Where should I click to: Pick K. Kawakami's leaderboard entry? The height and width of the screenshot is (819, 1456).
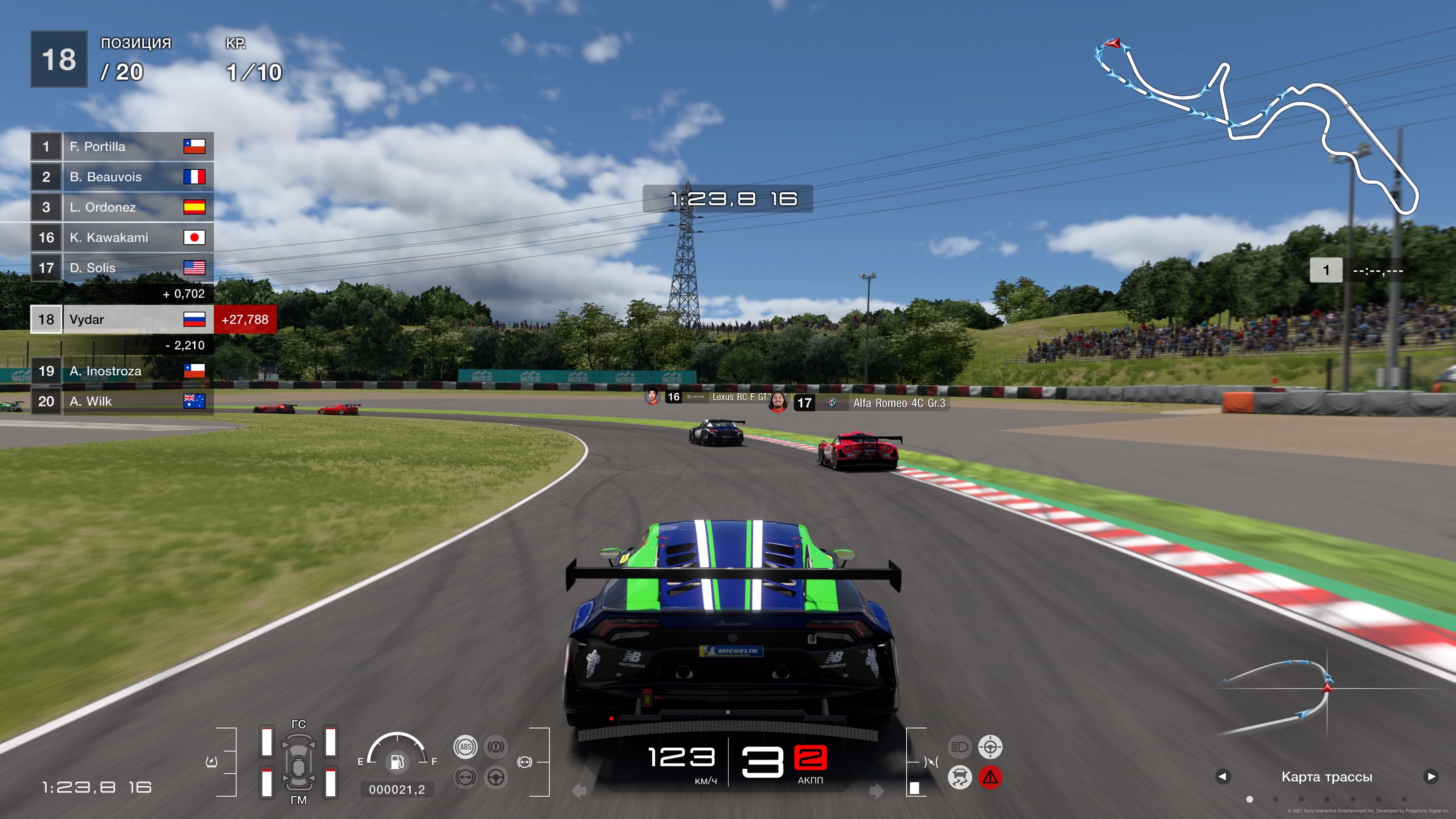click(x=121, y=237)
